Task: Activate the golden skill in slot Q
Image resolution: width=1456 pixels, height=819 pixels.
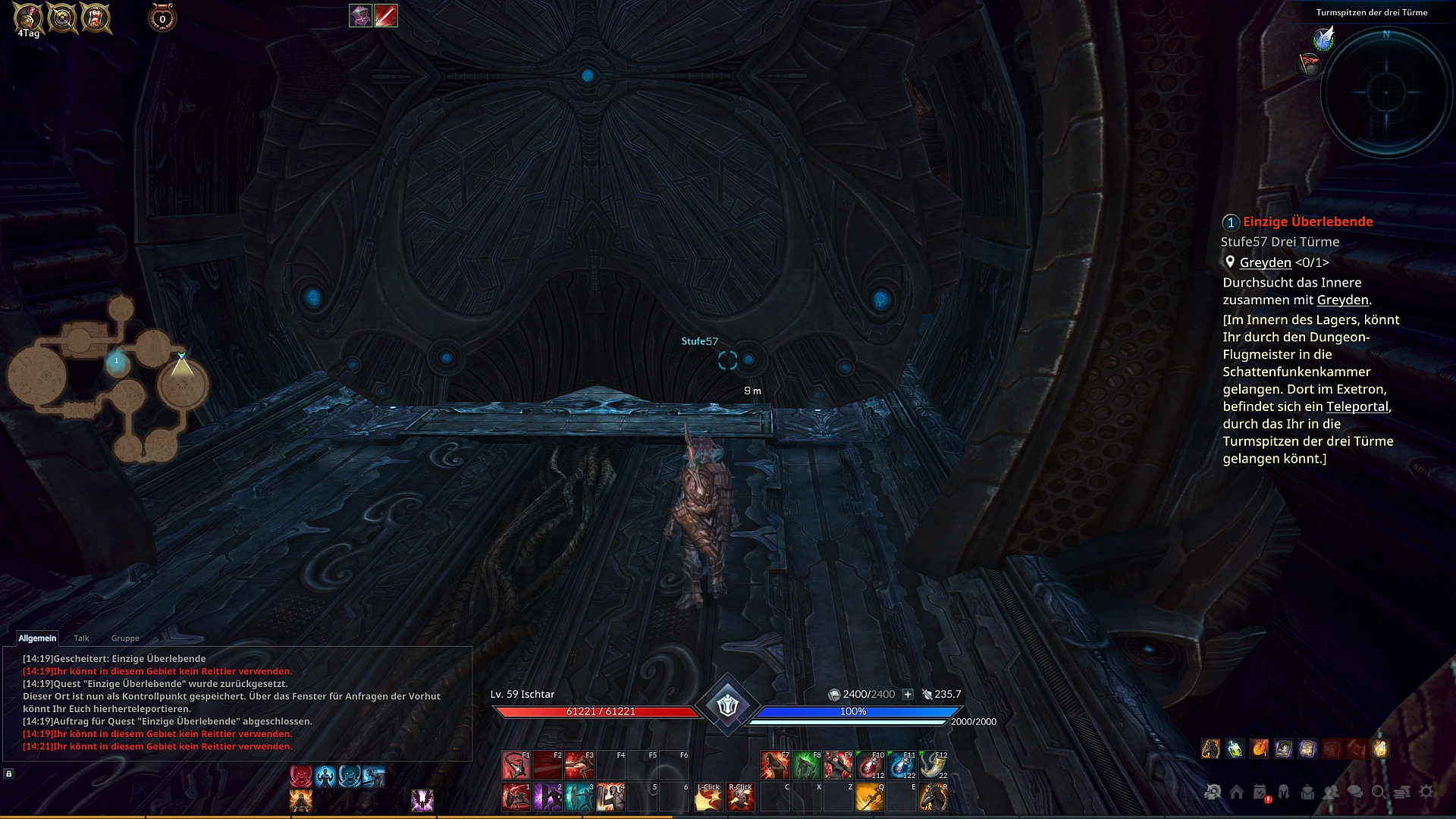Action: [870, 797]
